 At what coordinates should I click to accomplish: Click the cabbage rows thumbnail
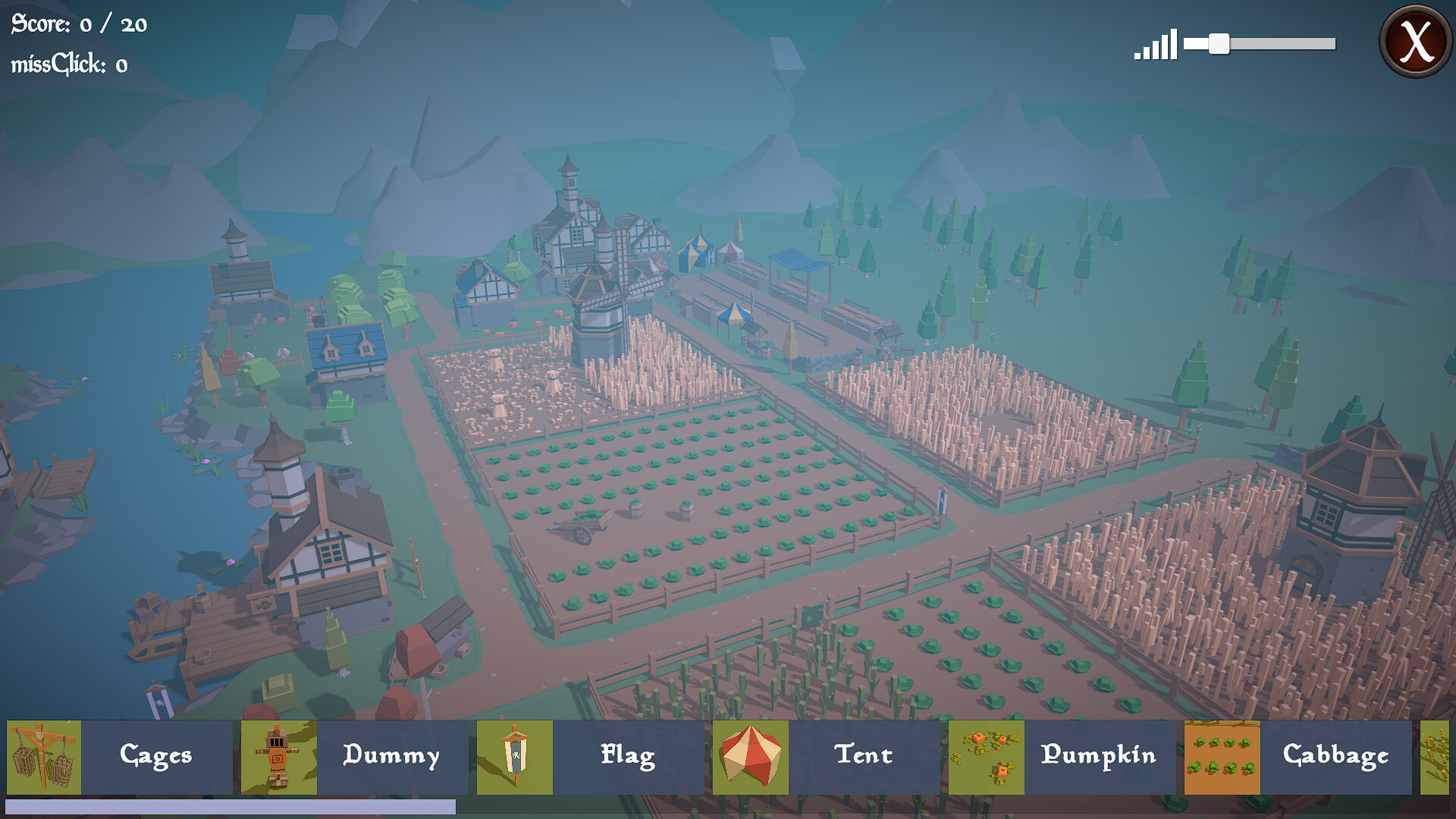click(x=1222, y=757)
